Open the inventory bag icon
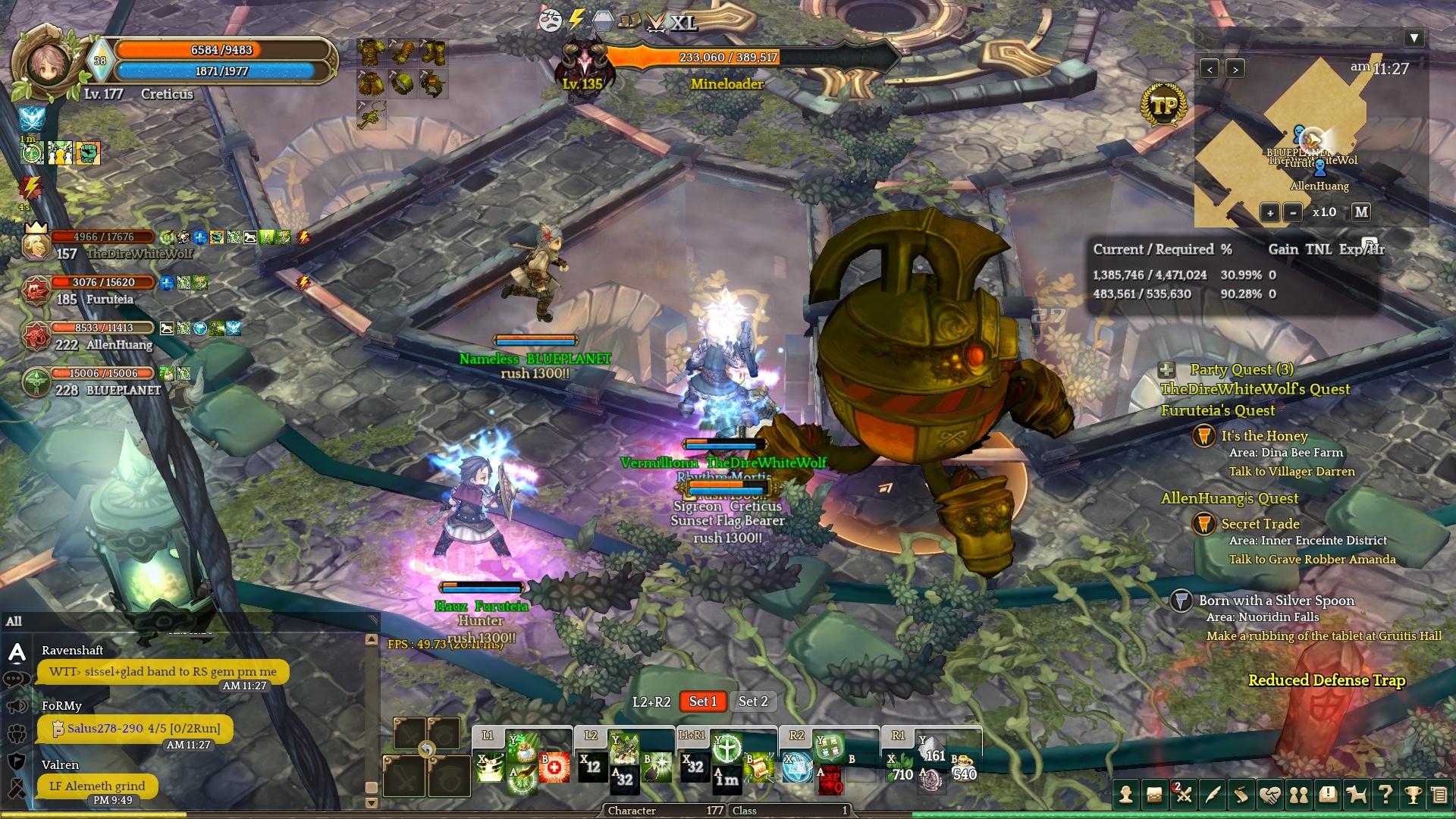The width and height of the screenshot is (1456, 819). [x=1154, y=795]
